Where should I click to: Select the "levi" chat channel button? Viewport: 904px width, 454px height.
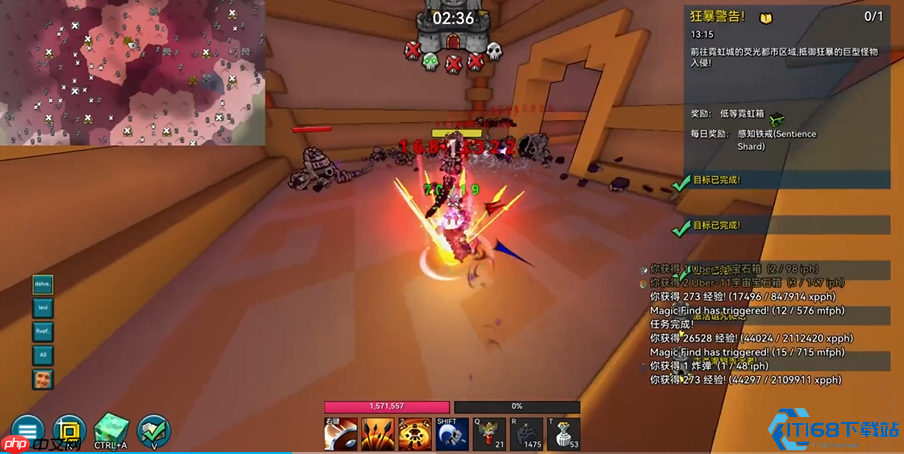43,308
